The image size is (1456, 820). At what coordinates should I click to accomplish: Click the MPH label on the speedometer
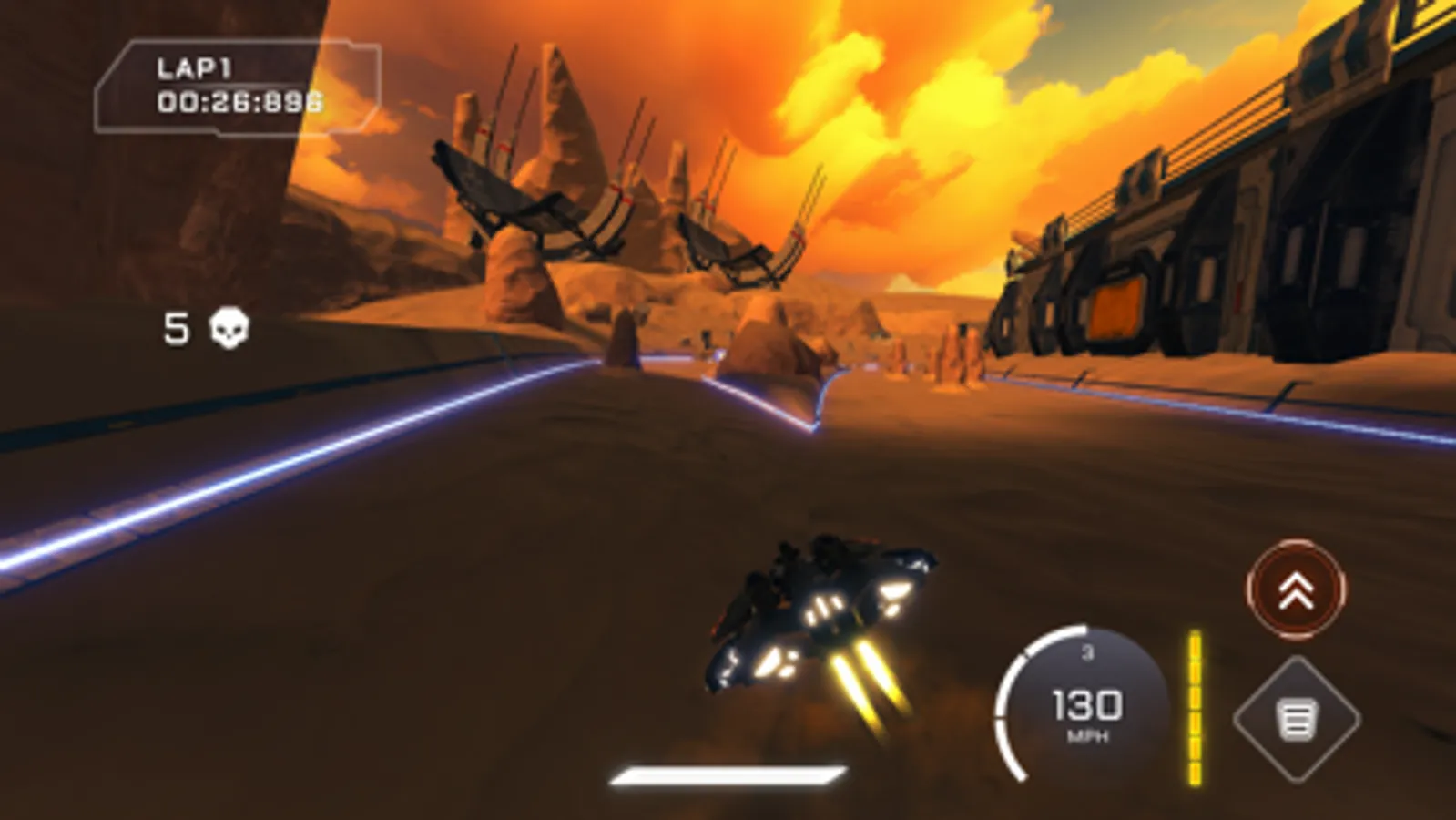(x=1086, y=734)
